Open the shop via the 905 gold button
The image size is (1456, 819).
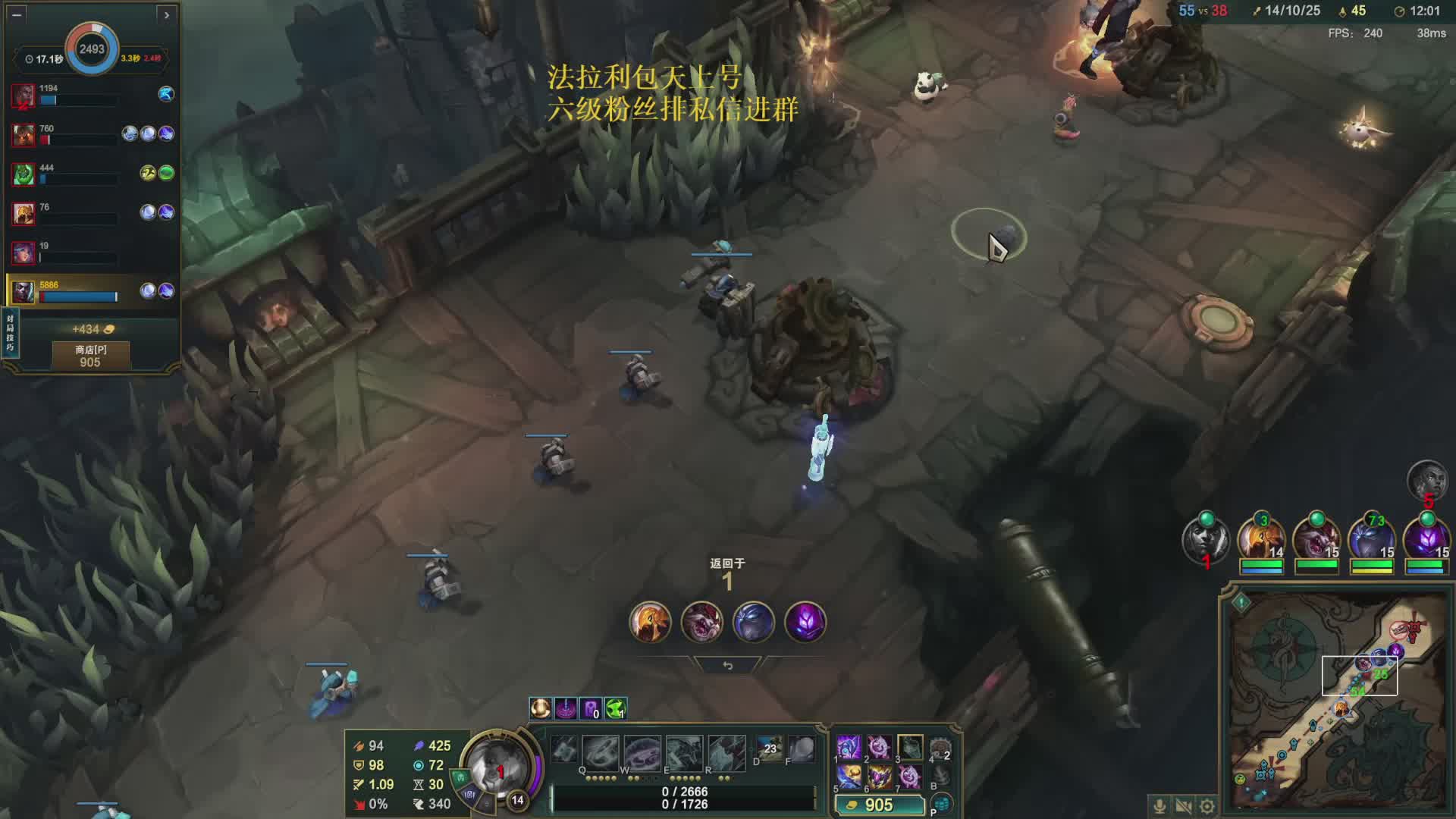pos(879,805)
